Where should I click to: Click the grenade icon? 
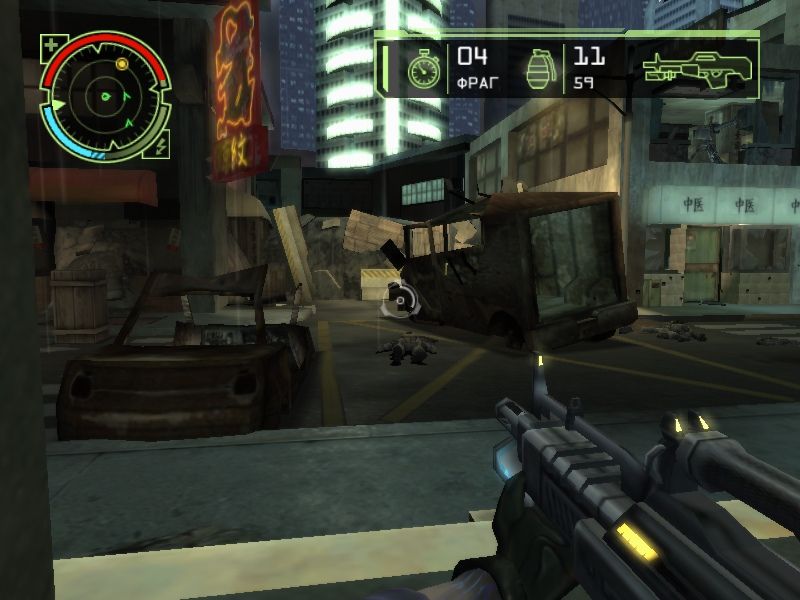(x=540, y=68)
